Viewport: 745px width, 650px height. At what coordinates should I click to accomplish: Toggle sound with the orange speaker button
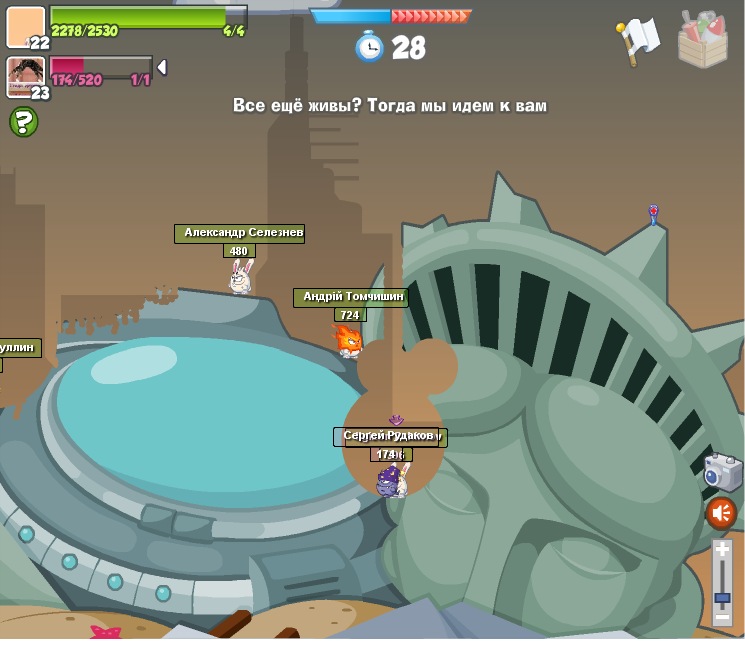(x=721, y=513)
